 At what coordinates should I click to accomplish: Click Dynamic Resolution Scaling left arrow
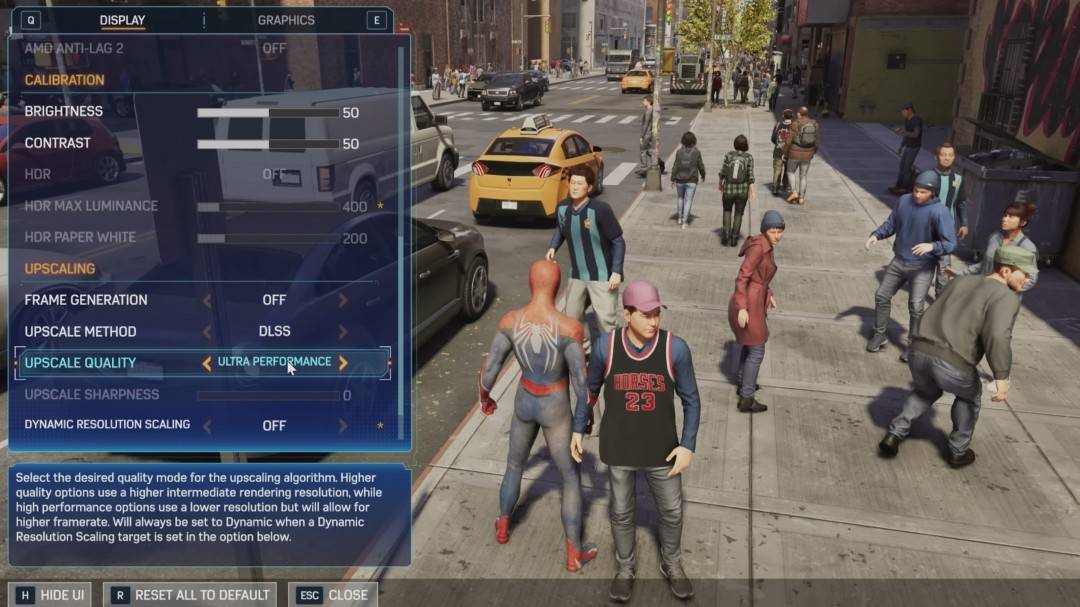click(x=207, y=426)
